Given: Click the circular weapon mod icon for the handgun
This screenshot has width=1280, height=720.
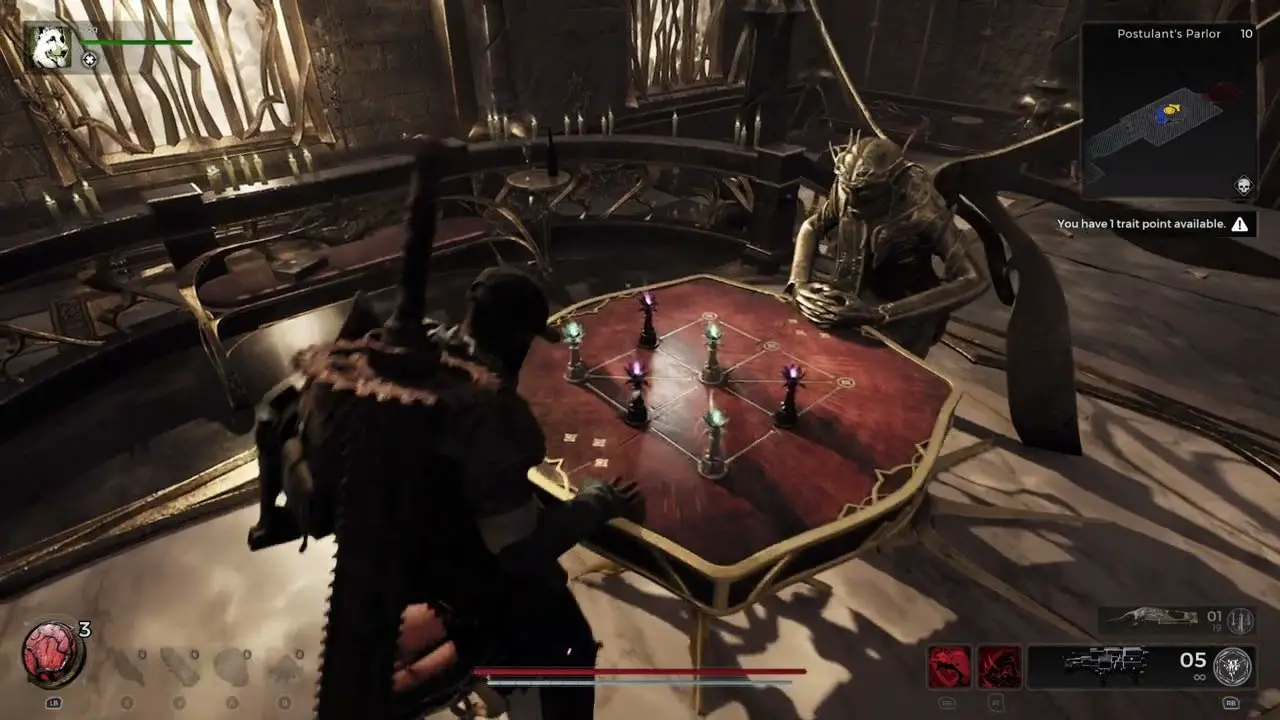Looking at the screenshot, I should click(x=1235, y=666).
